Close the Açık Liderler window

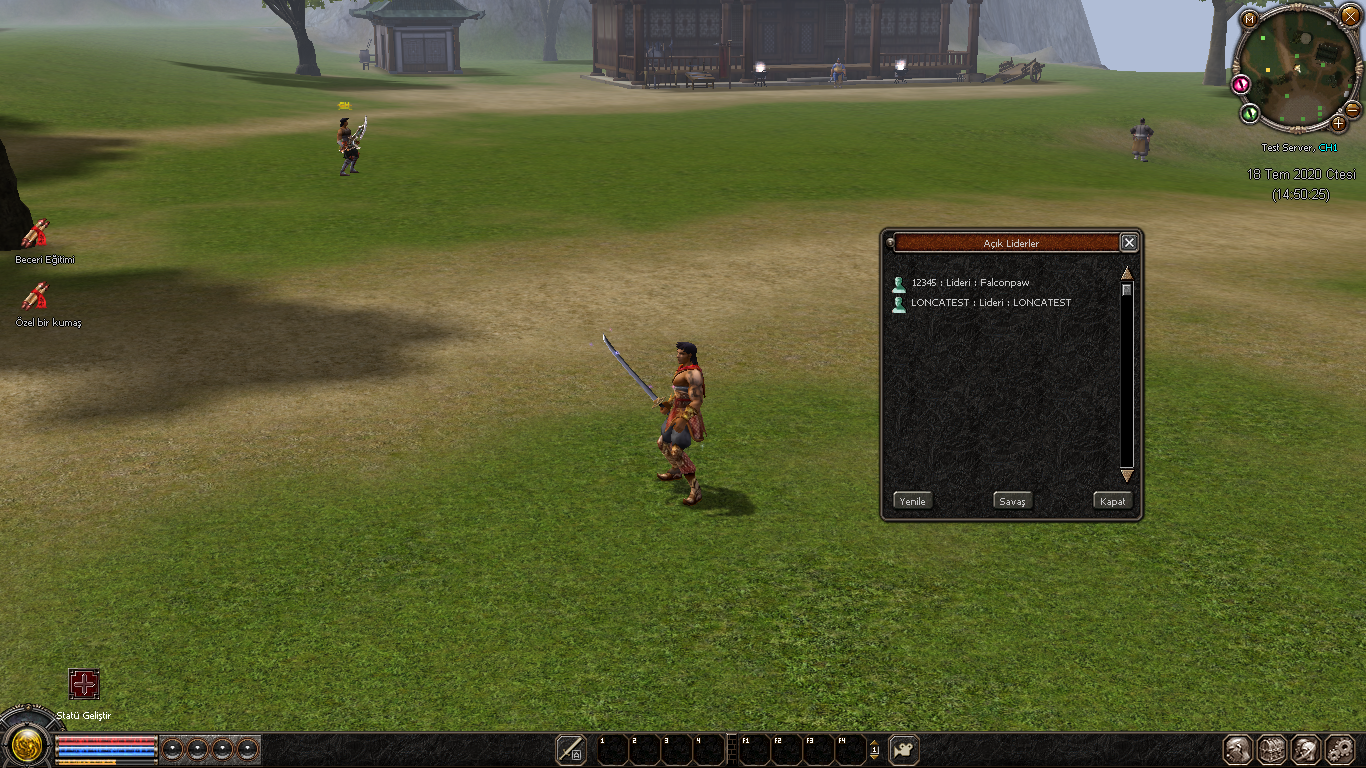click(1129, 243)
